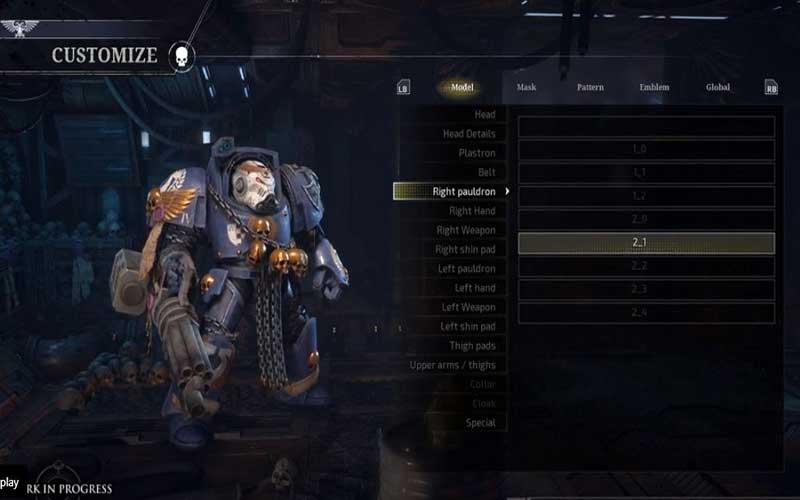Choose pauldron model option 2_4
This screenshot has width=800, height=500.
click(646, 313)
